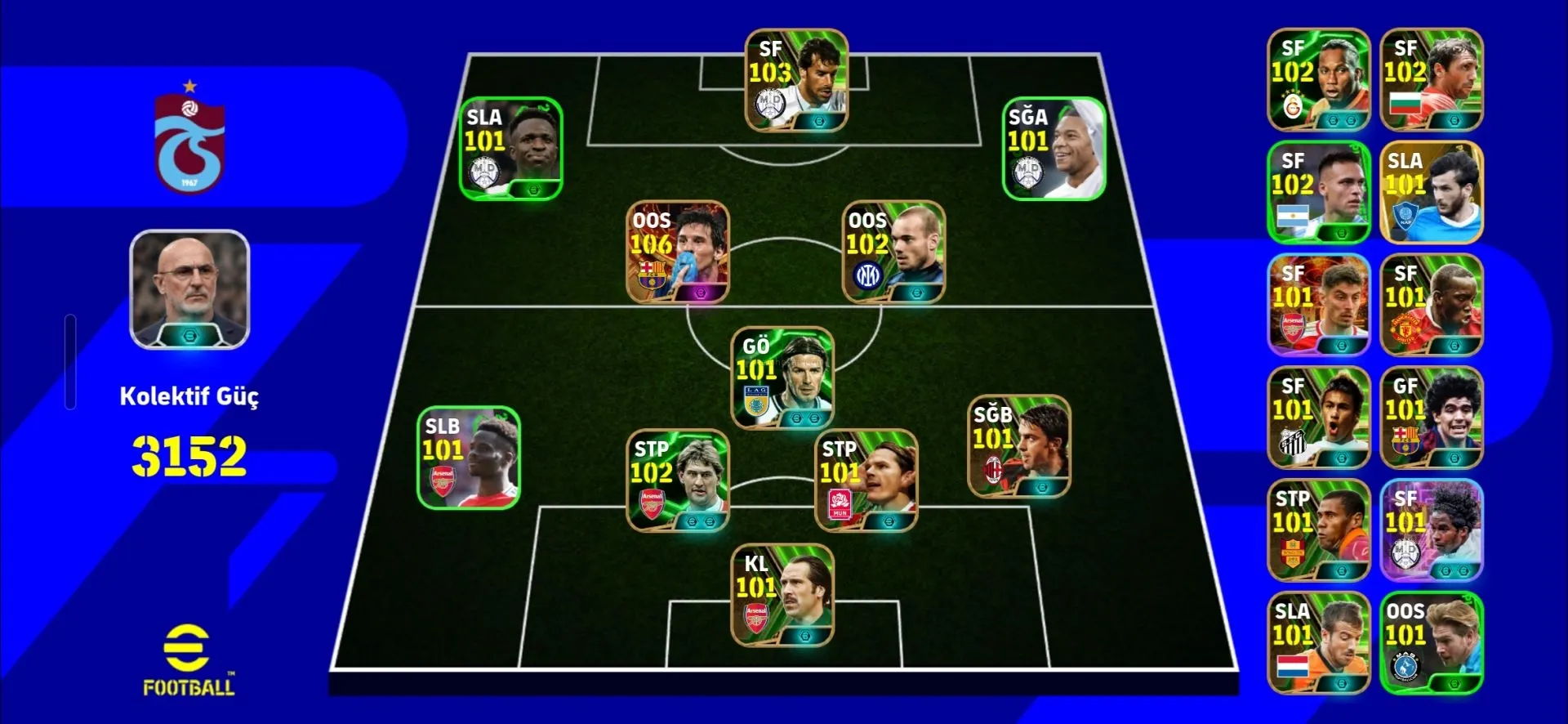
Task: Click the Trabzonspor club crest
Action: pyautogui.click(x=189, y=141)
